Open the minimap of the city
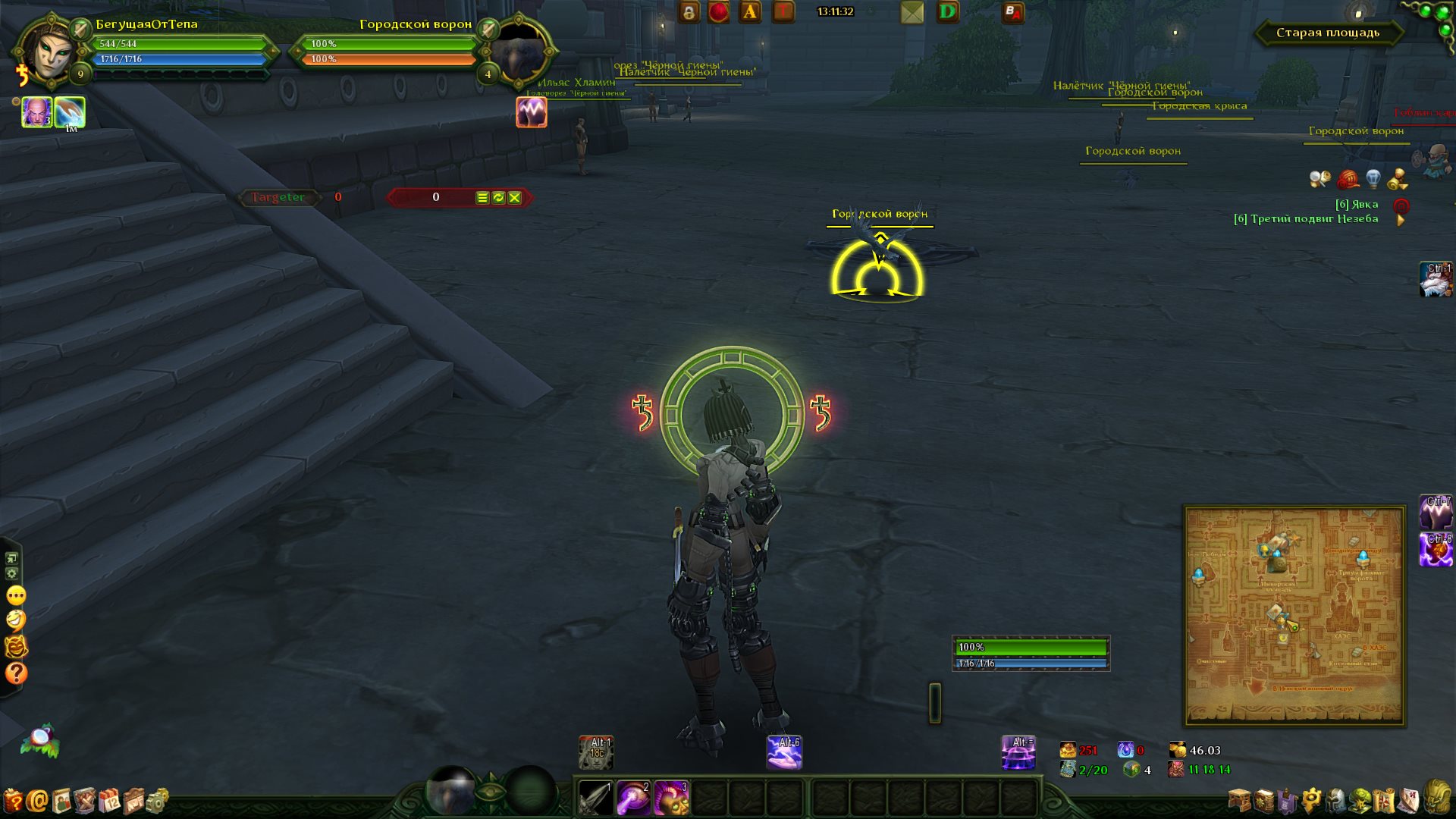1456x819 pixels. pyautogui.click(x=1294, y=615)
